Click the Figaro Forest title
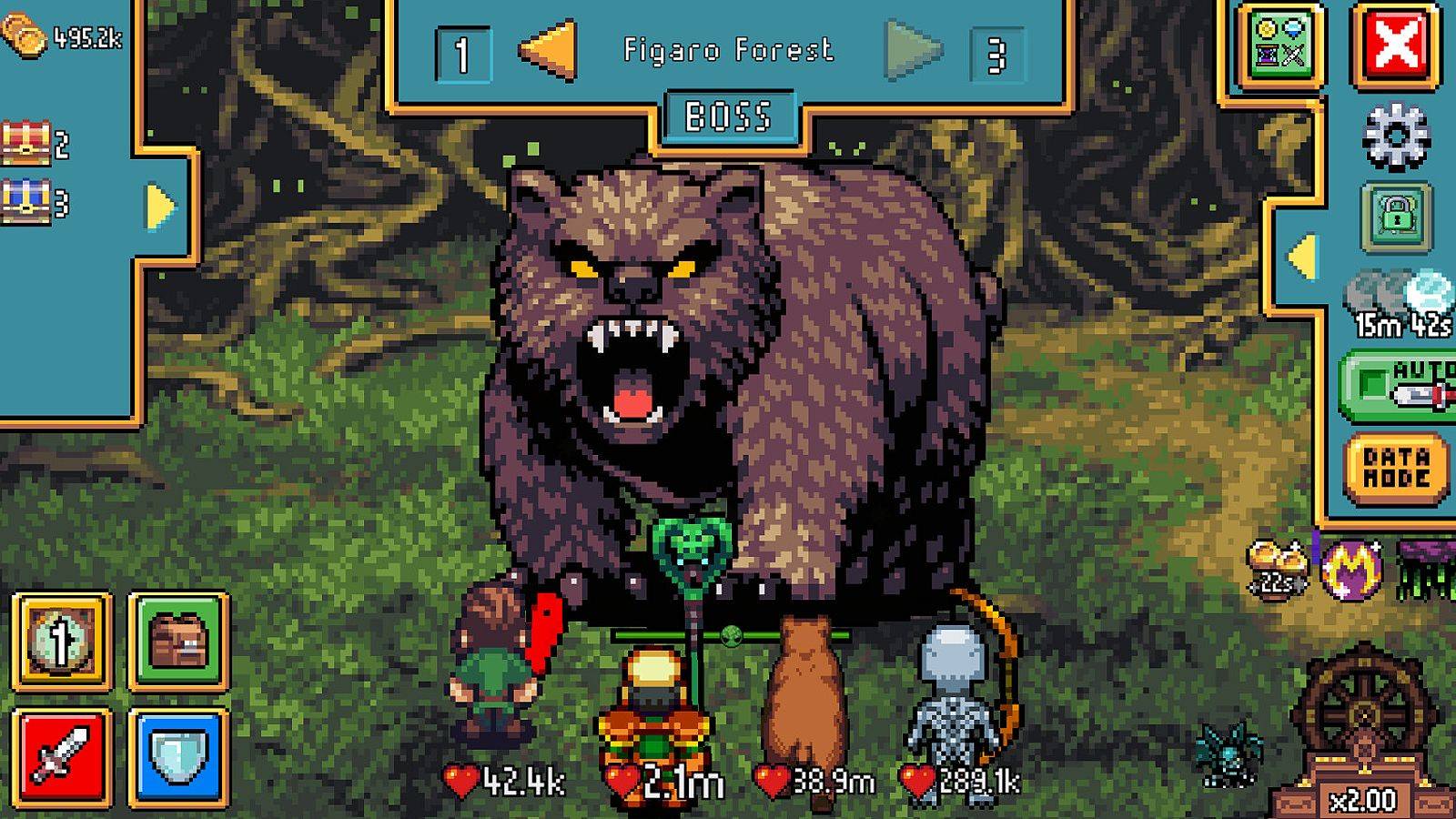This screenshot has height=819, width=1456. pyautogui.click(x=728, y=52)
